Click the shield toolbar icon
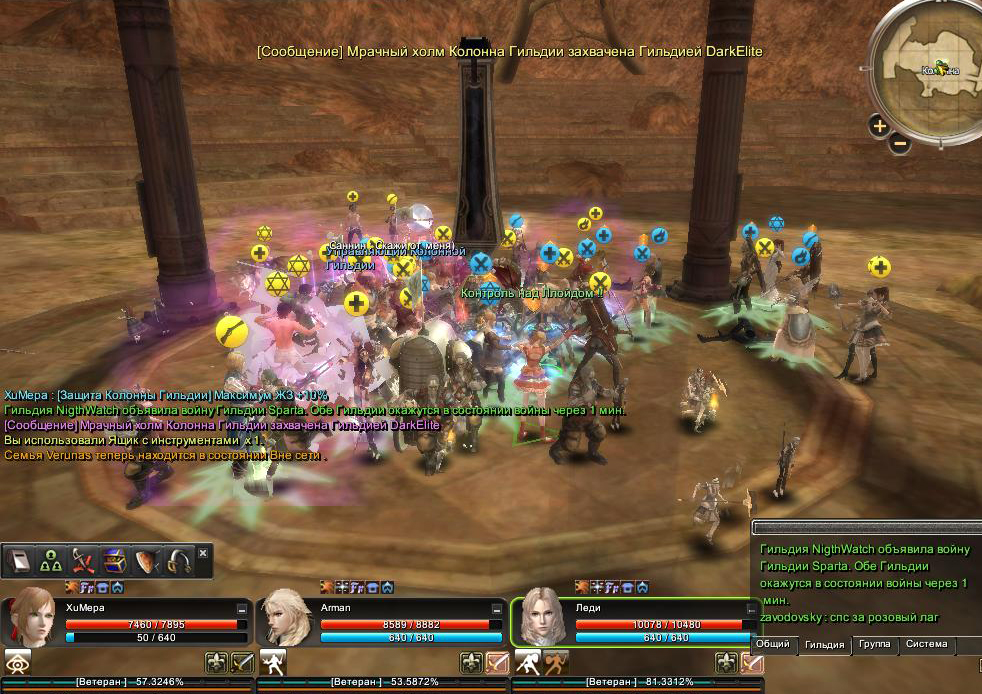This screenshot has width=982, height=694. click(x=146, y=562)
